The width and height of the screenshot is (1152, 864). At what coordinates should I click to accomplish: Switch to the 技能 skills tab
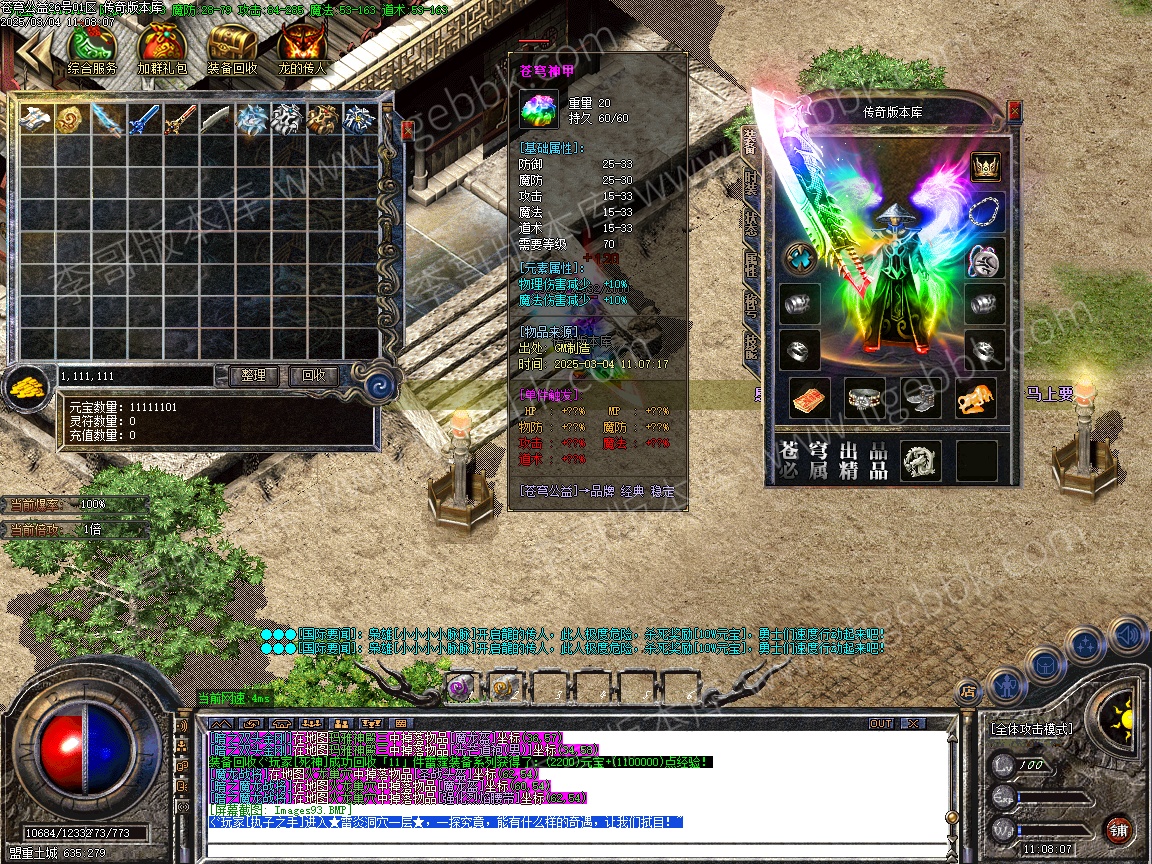tap(751, 343)
